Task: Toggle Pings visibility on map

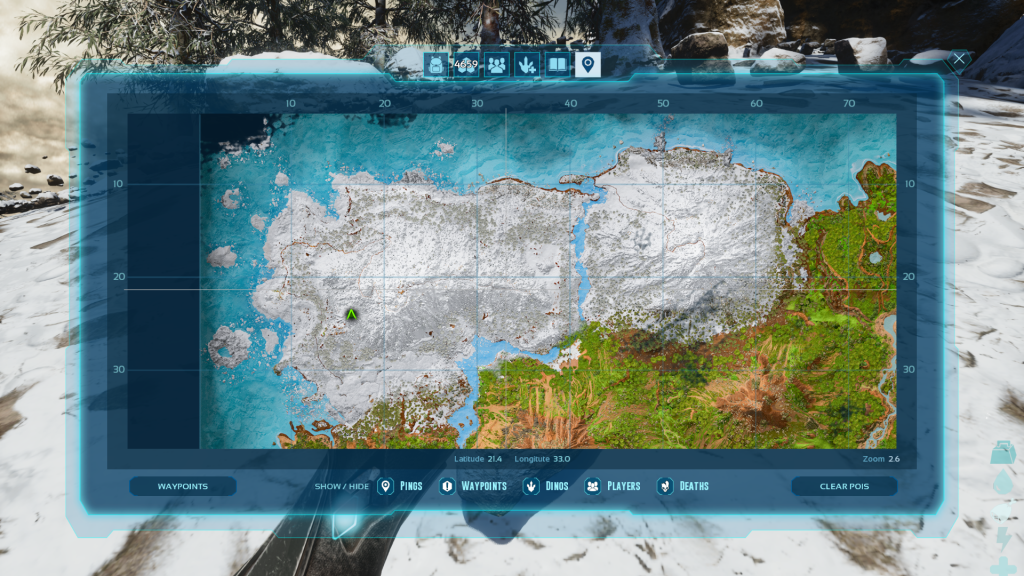Action: [400, 487]
